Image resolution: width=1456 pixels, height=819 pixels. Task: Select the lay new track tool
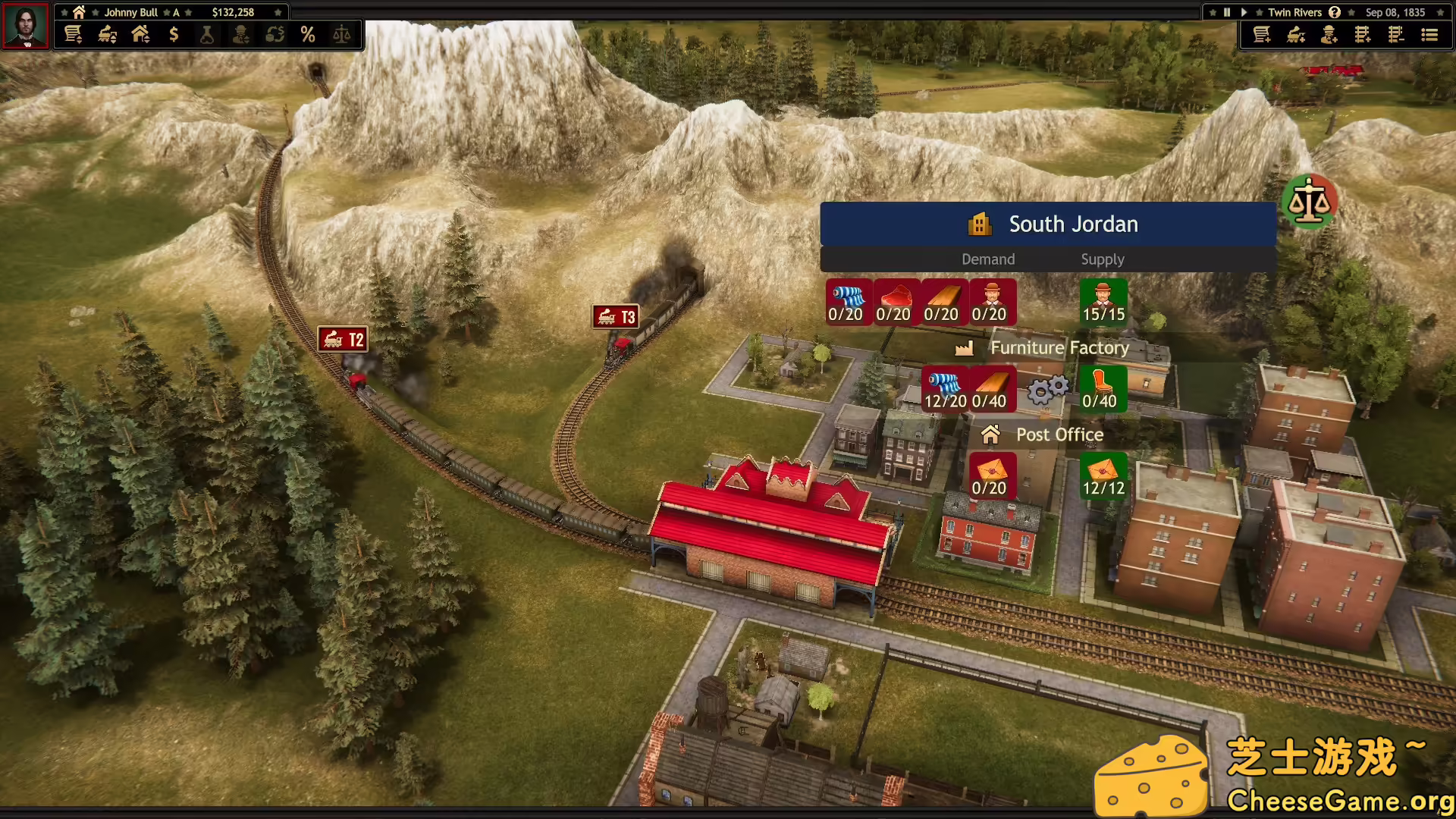point(1362,35)
